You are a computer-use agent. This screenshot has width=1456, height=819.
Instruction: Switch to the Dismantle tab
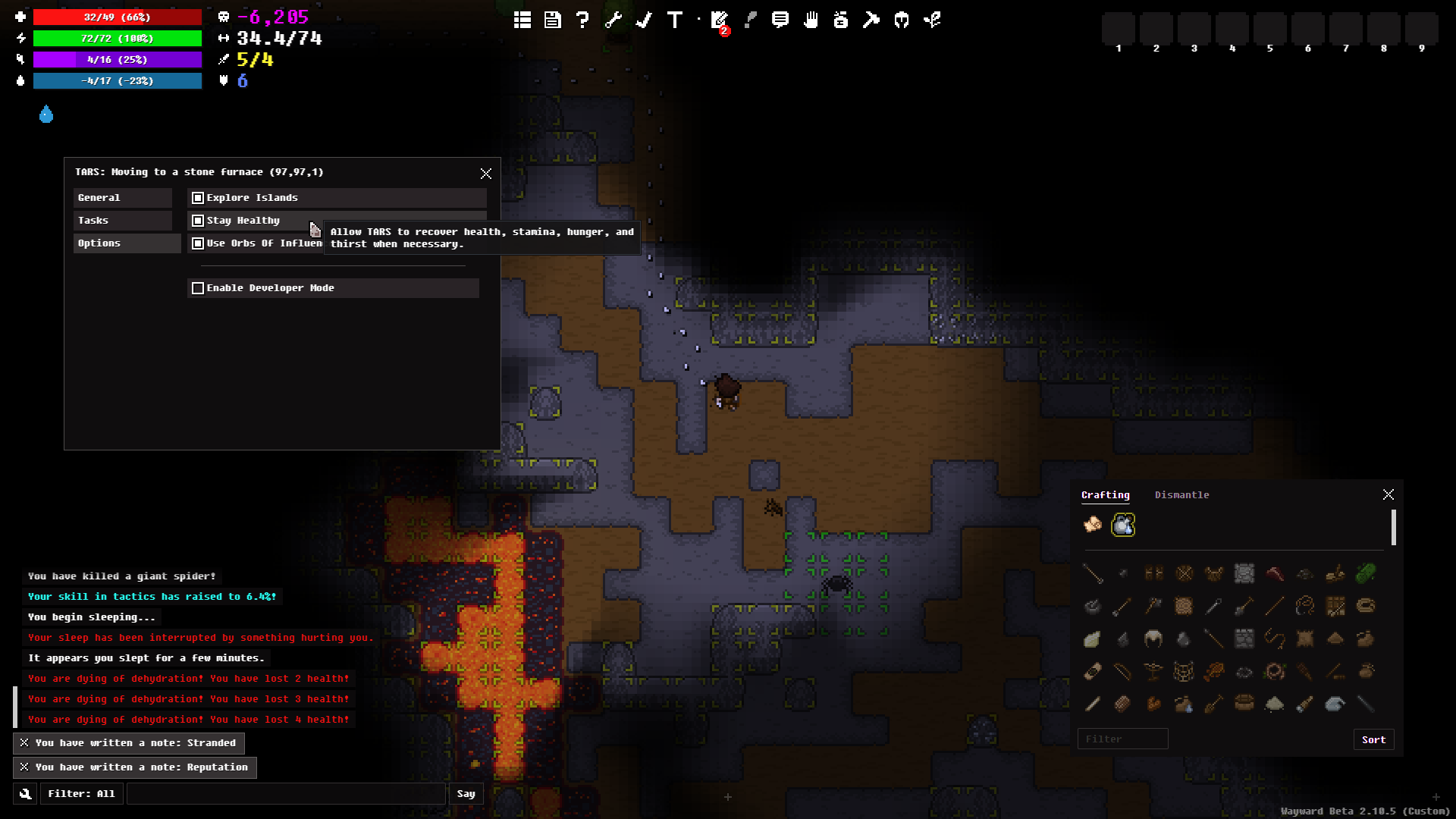click(1181, 495)
